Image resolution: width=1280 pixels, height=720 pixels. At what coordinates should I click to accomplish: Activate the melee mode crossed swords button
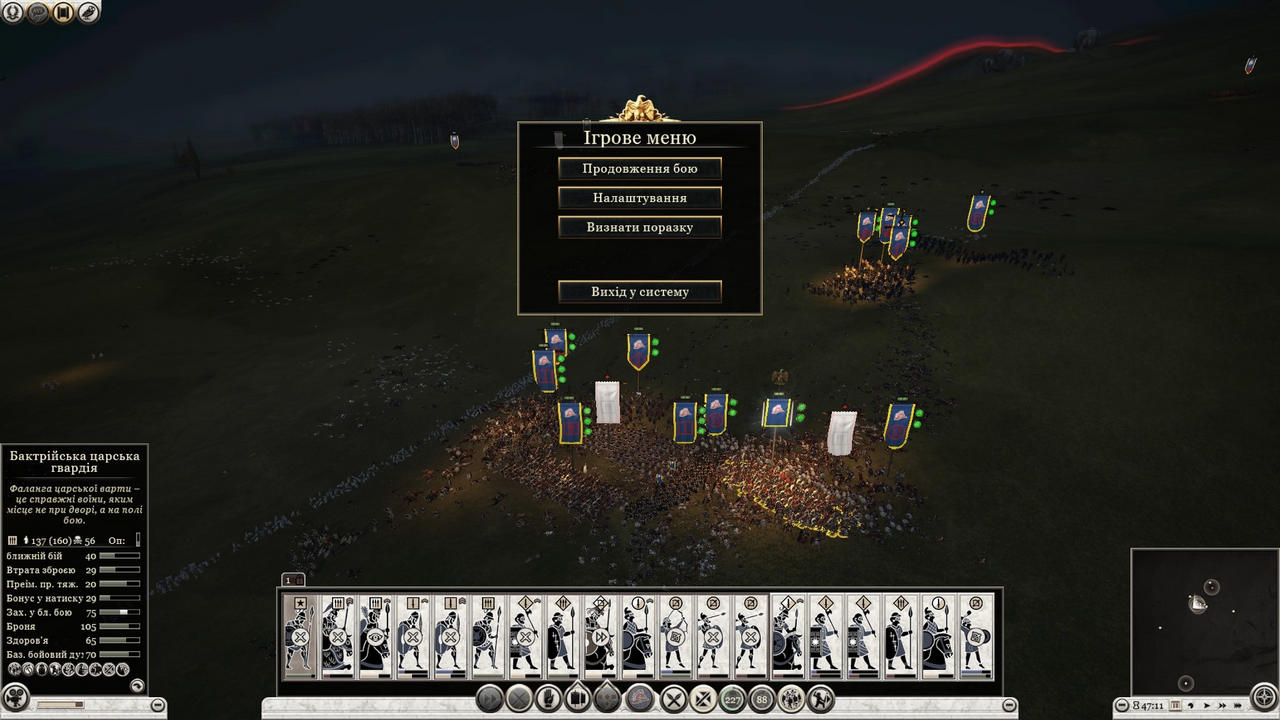(675, 699)
